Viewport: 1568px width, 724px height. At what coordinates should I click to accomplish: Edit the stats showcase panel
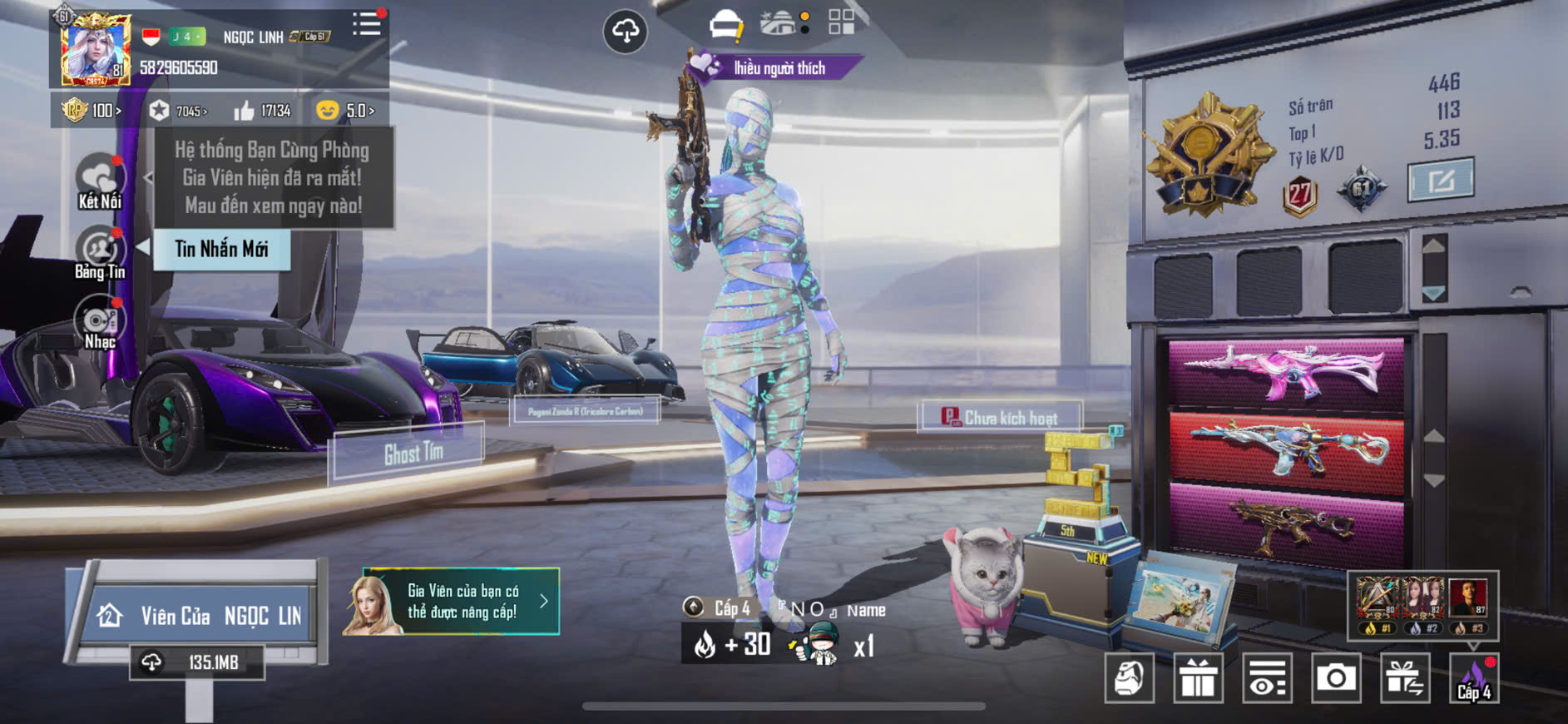point(1440,180)
